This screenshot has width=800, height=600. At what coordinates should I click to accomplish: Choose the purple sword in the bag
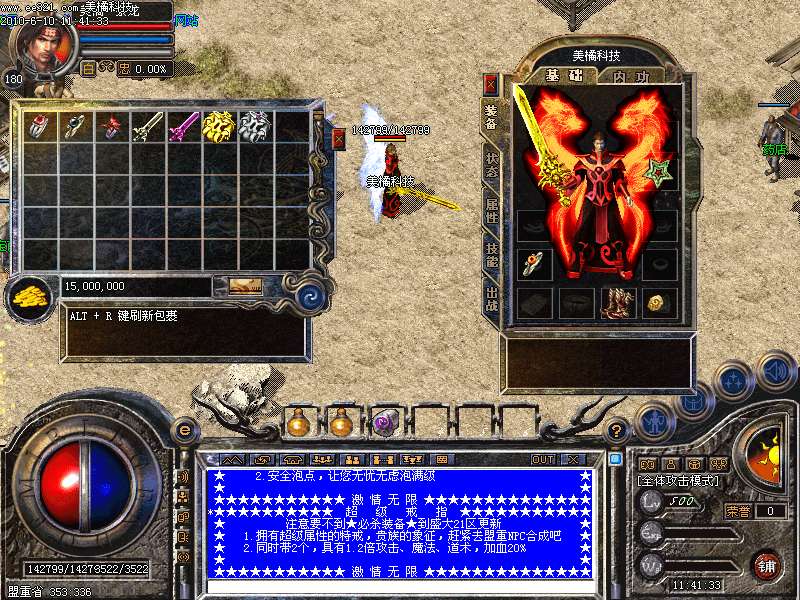point(182,126)
